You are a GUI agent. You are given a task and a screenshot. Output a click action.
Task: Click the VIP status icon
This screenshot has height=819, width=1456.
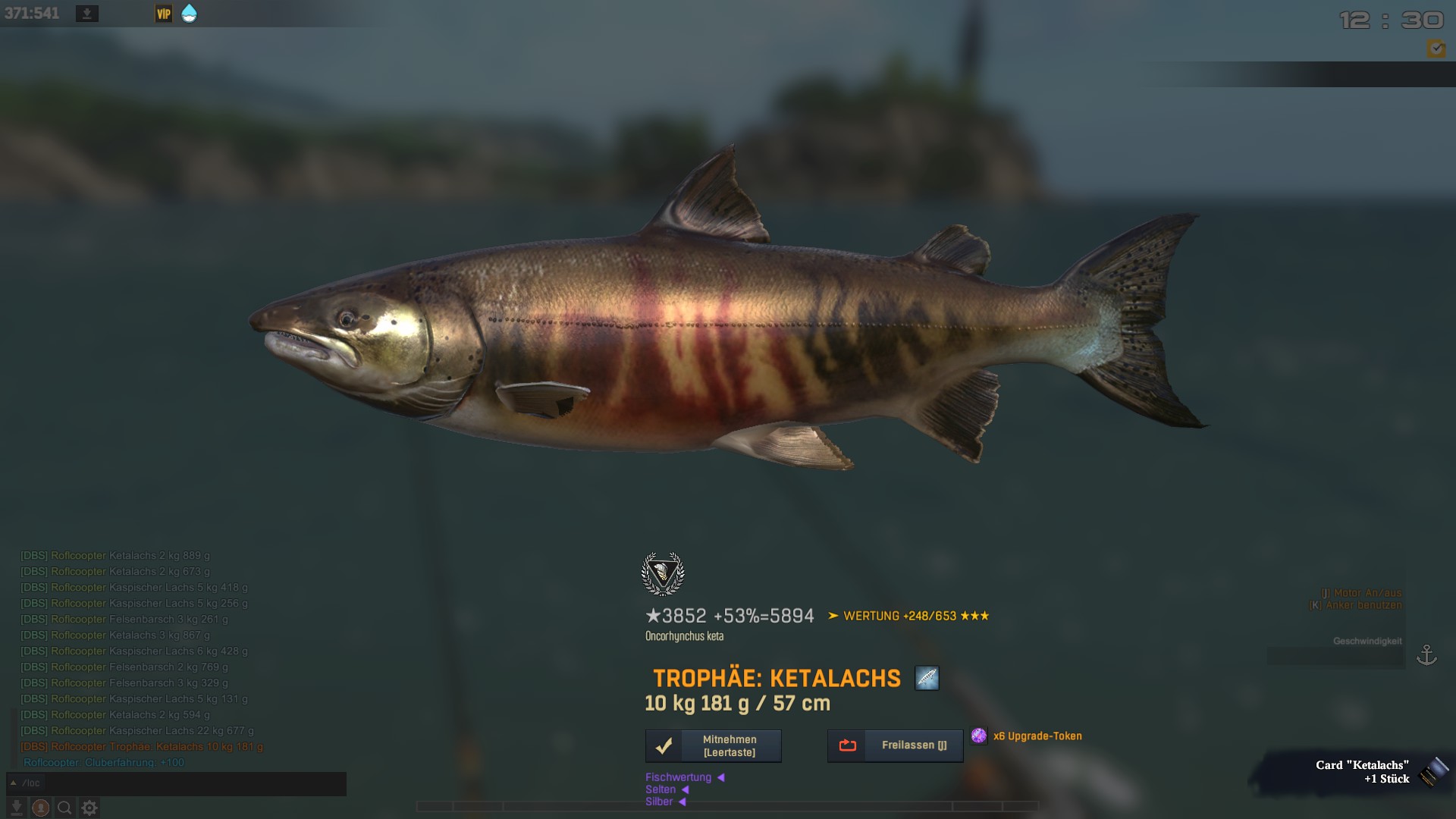click(164, 14)
